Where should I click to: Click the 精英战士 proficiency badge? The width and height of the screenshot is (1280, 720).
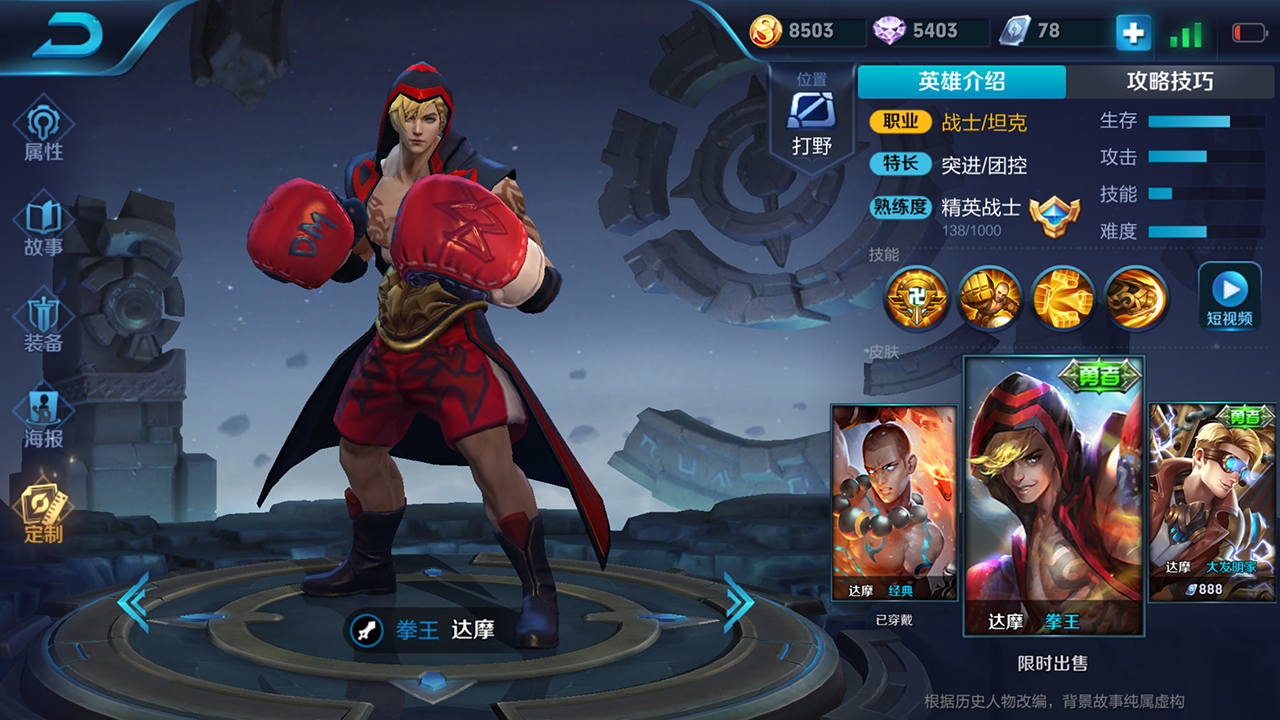(1054, 213)
